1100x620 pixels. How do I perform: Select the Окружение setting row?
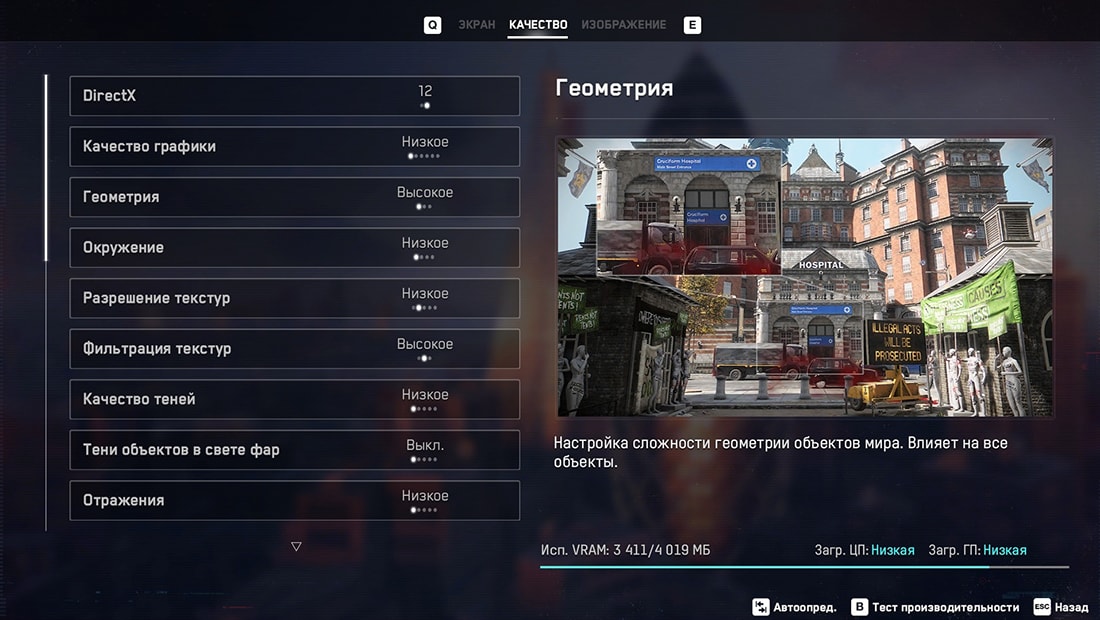(x=294, y=248)
